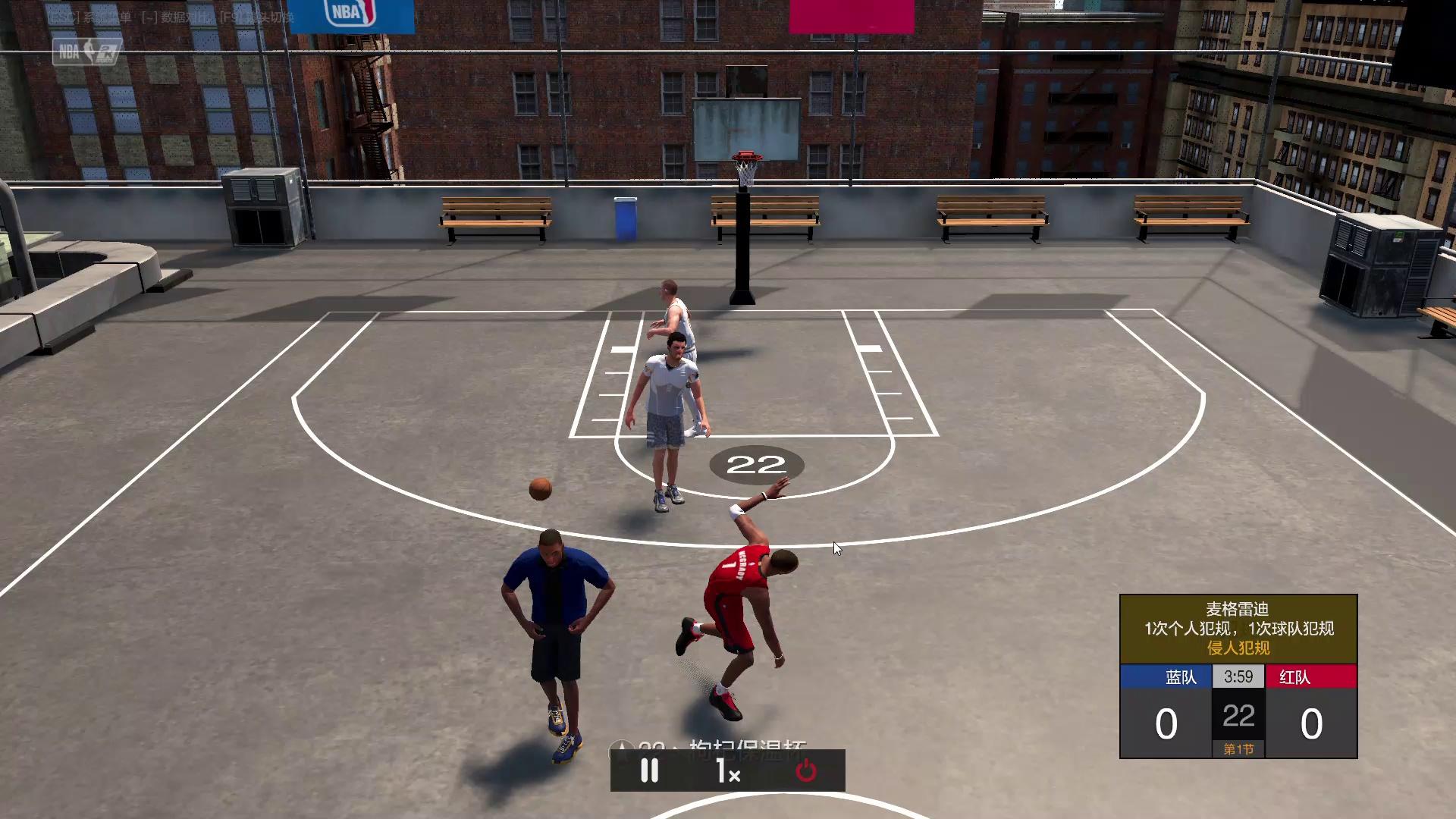Screen dimensions: 1456x819
Task: Change the 1x playback speed
Action: 728,771
